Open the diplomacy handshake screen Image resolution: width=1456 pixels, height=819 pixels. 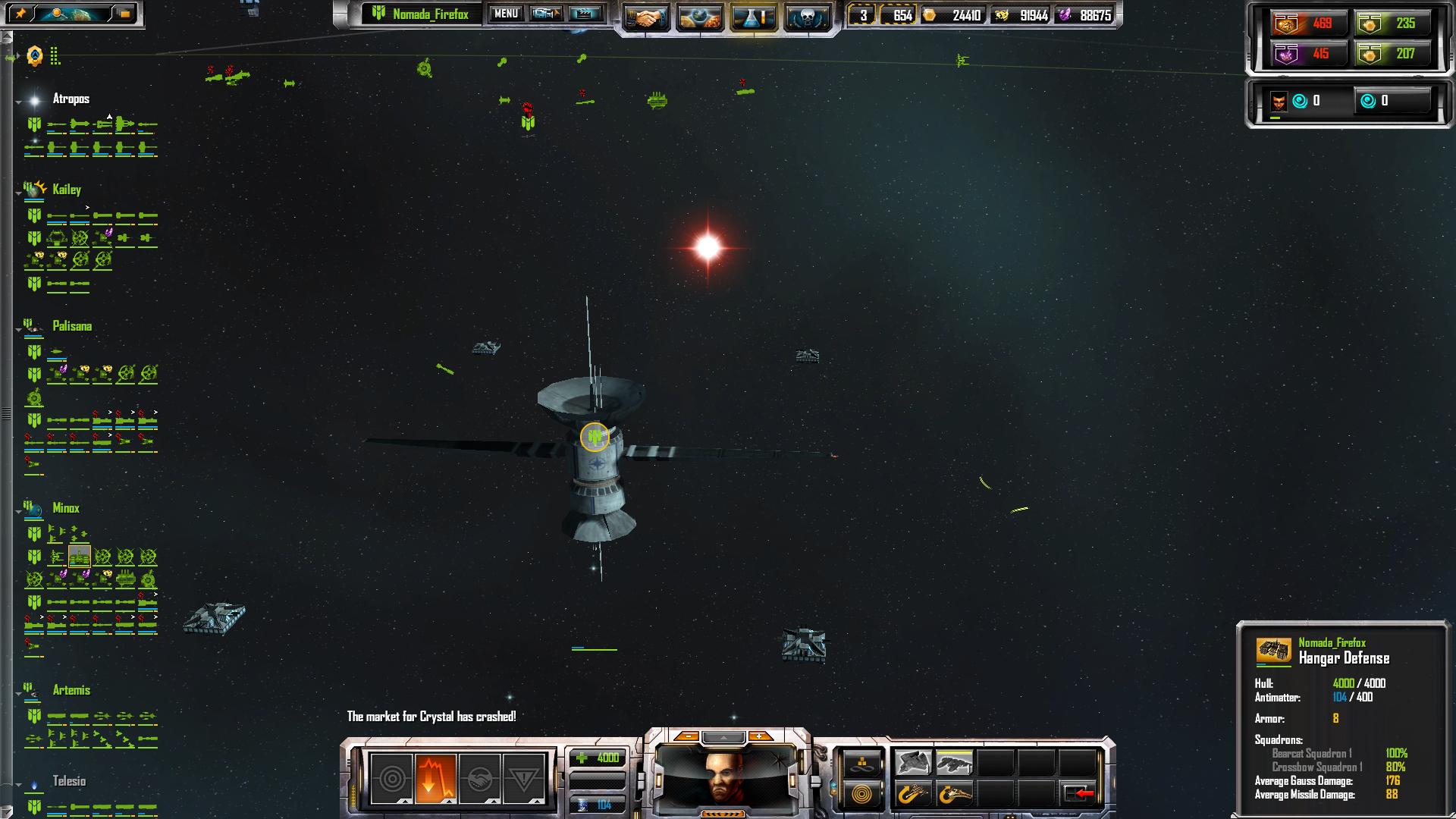click(646, 17)
